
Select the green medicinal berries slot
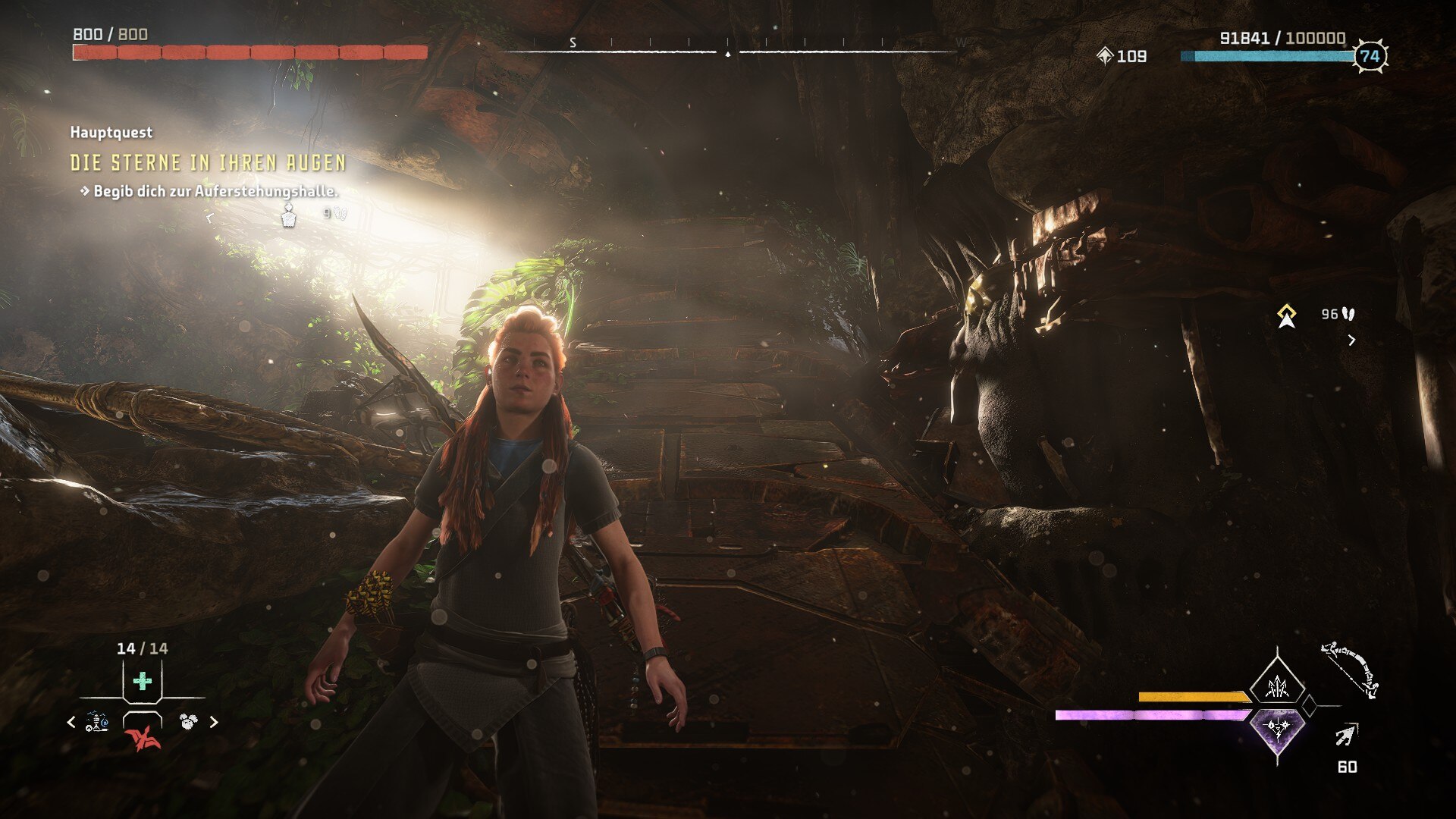click(x=143, y=681)
